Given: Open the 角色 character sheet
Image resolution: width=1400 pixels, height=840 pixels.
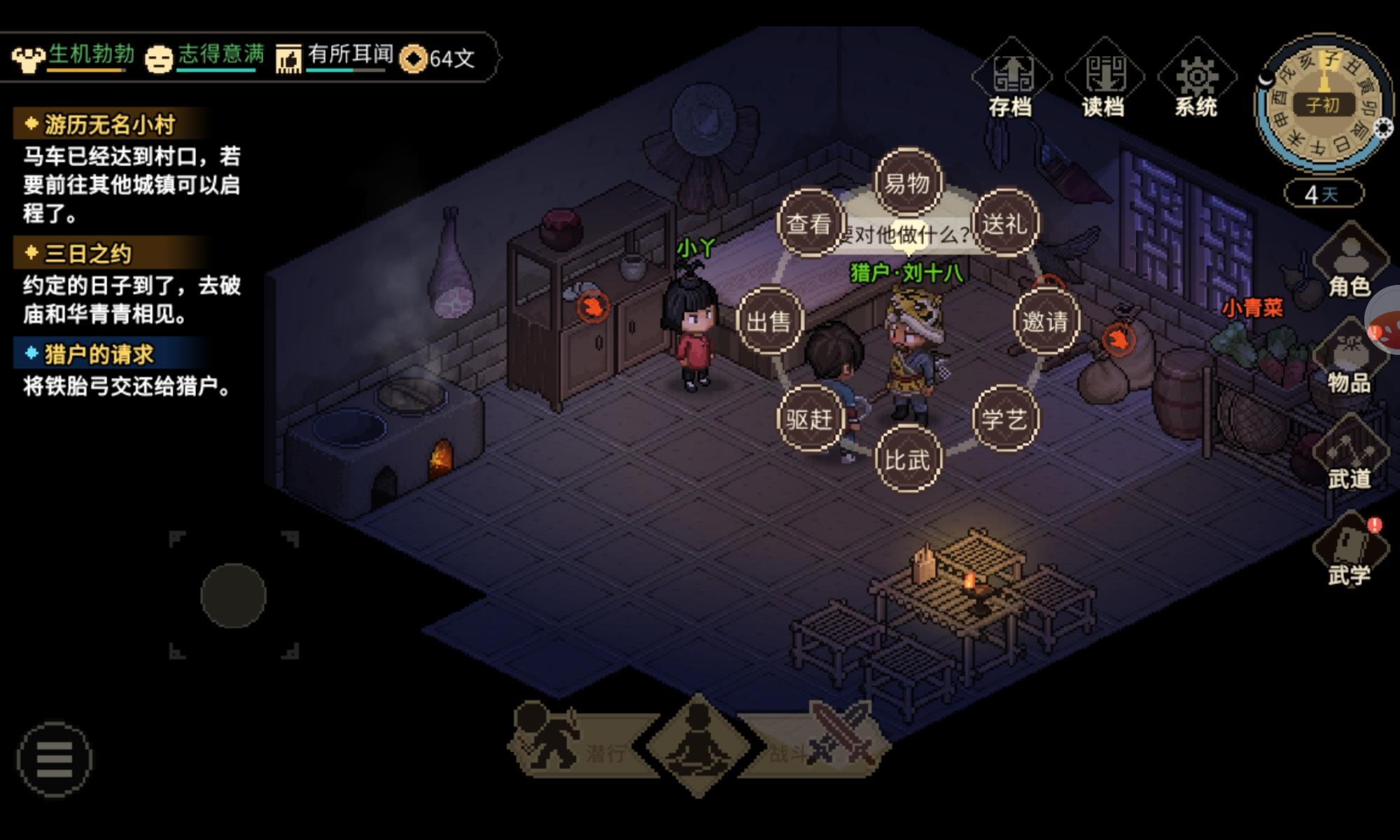Looking at the screenshot, I should 1349,262.
